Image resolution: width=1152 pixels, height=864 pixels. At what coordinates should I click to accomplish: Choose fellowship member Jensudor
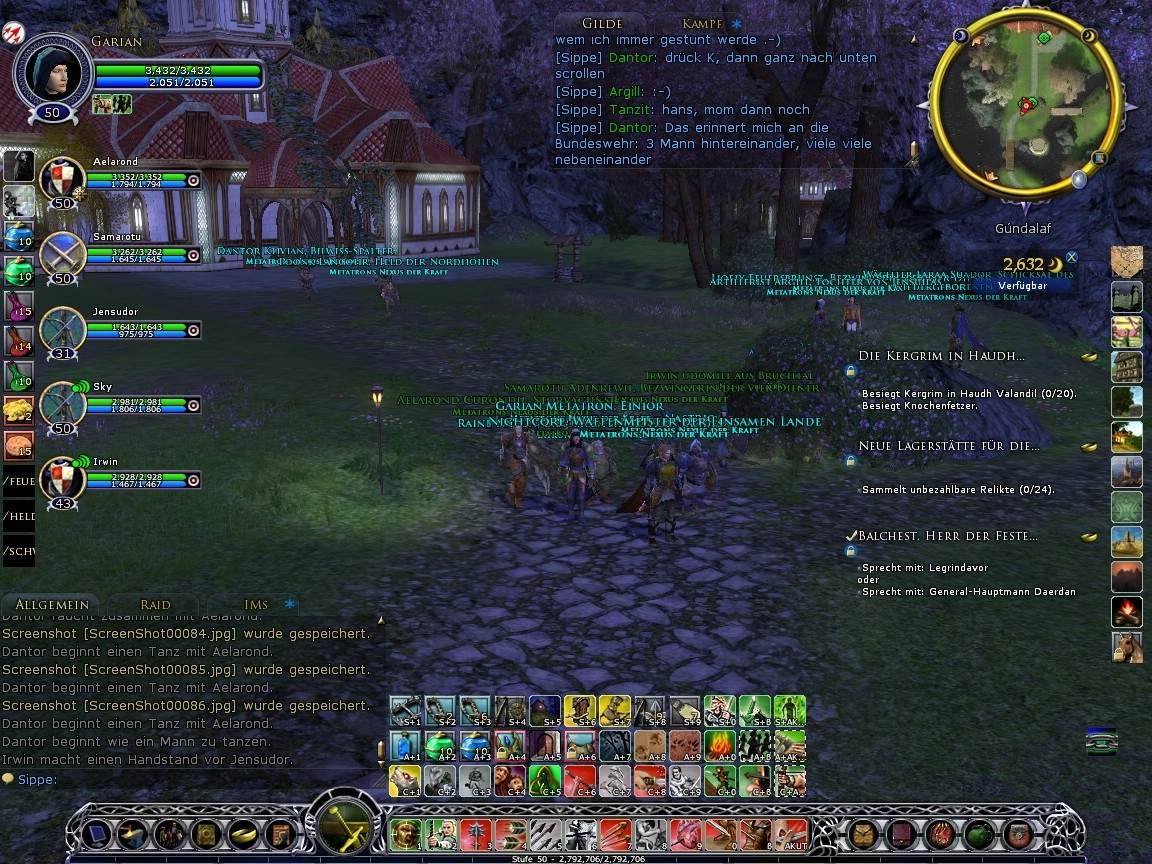point(62,329)
